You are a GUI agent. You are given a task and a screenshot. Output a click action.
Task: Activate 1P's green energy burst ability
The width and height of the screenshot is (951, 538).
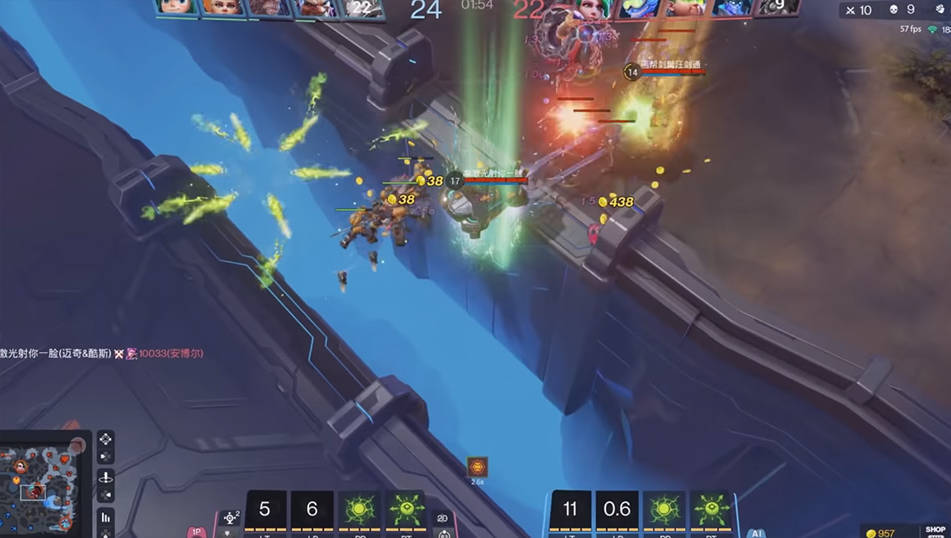coord(357,510)
